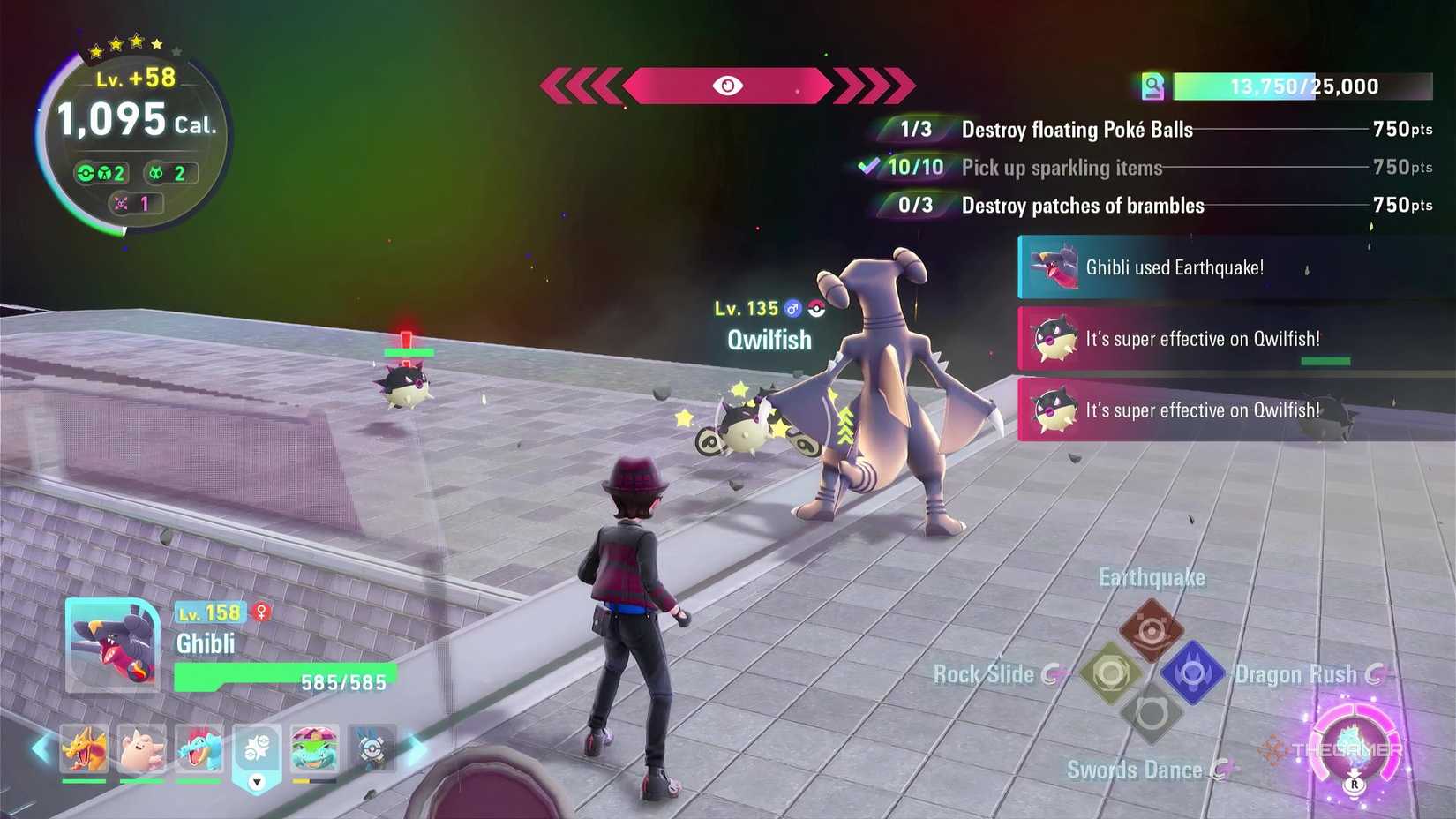Click the red Poké Ball icon beside Qwilfish's level
1456x819 pixels.
click(816, 308)
